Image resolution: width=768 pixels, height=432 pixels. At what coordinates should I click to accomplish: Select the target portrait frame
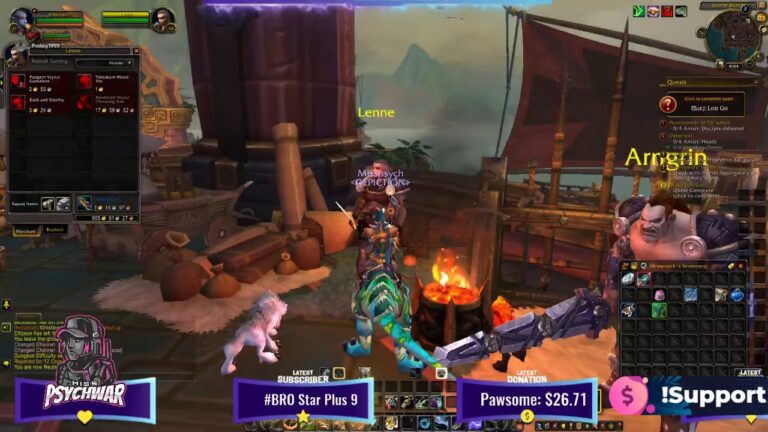click(x=163, y=18)
